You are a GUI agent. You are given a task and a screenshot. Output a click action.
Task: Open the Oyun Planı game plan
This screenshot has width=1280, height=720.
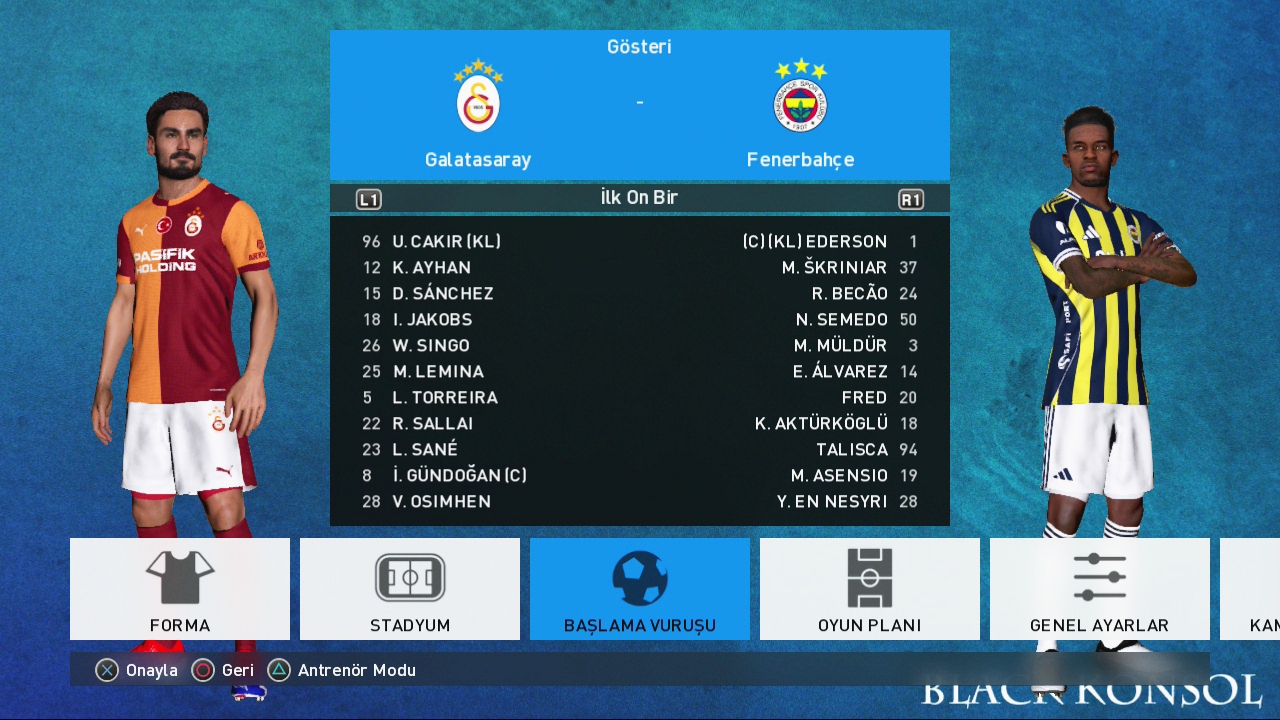[870, 589]
